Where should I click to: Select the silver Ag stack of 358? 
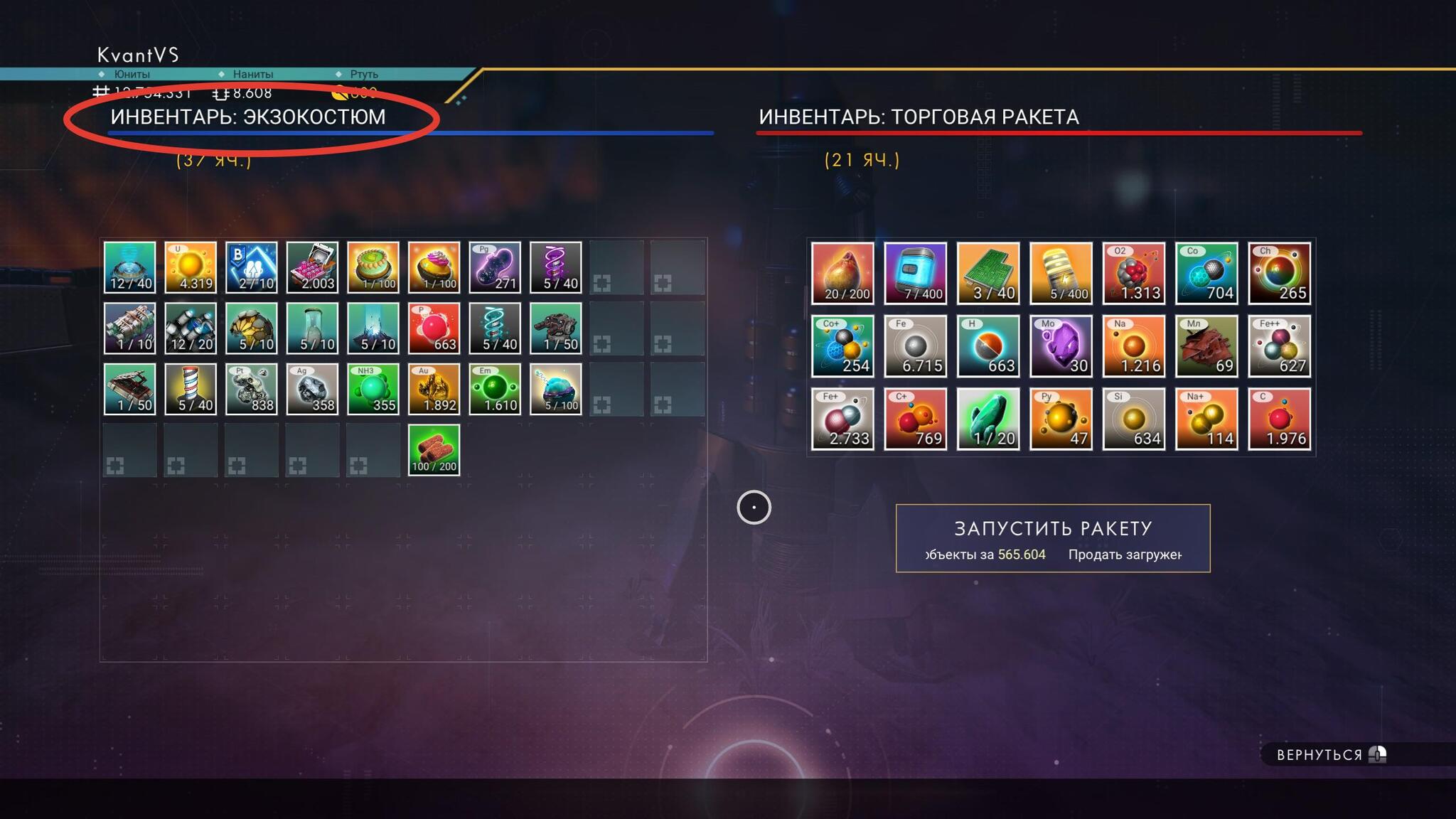pyautogui.click(x=312, y=390)
